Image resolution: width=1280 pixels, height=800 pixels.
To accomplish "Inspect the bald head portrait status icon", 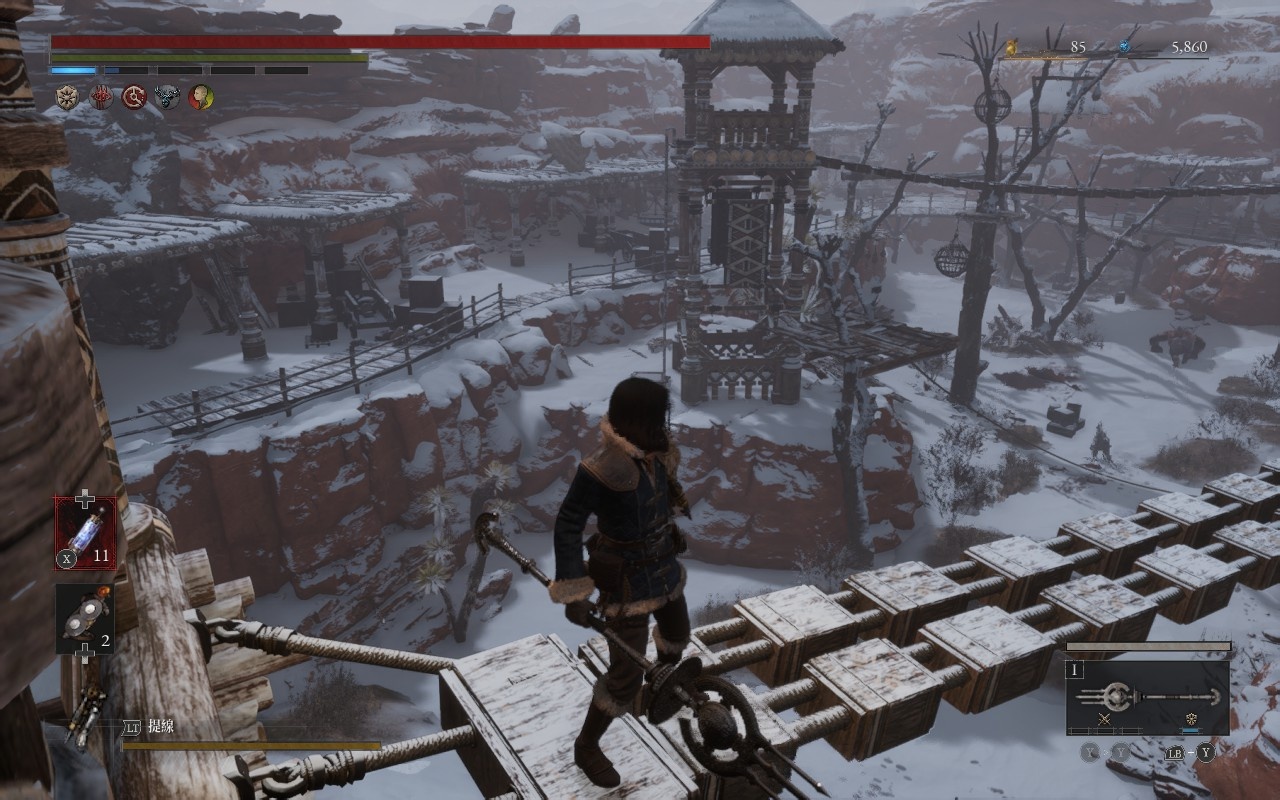I will [200, 97].
